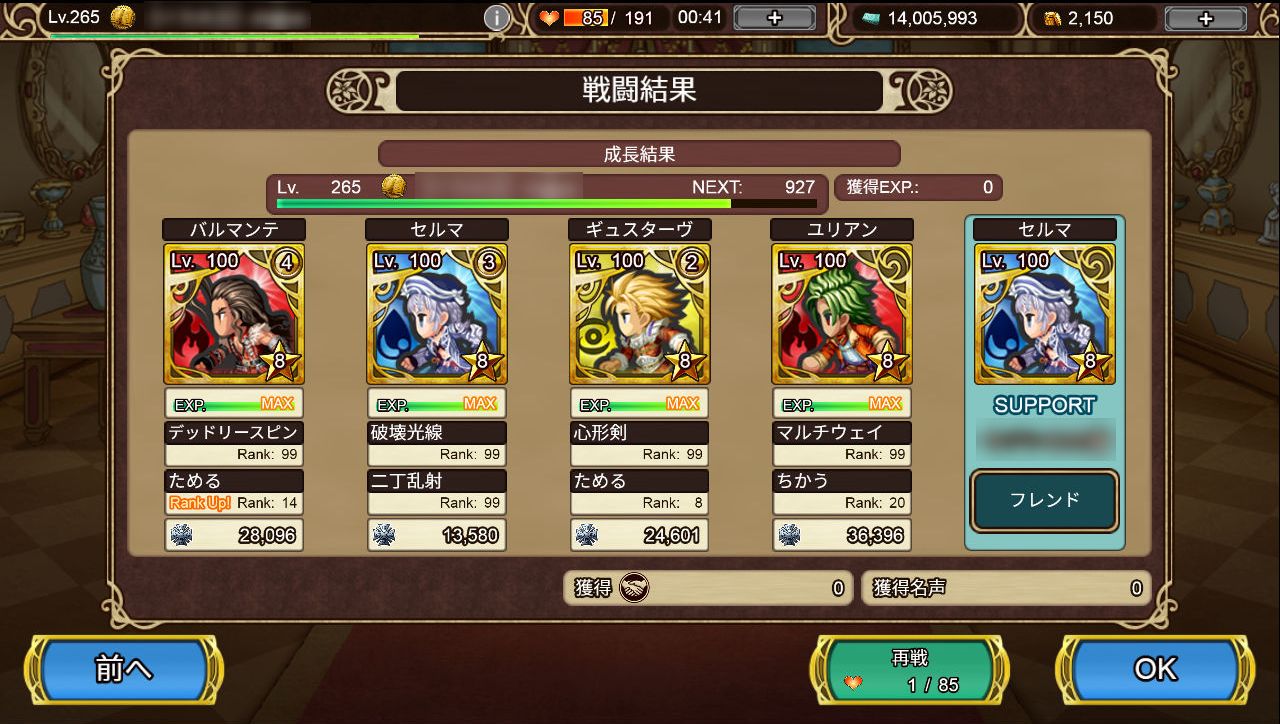The image size is (1280, 724).
Task: Open the info icon beside the player name
Action: [x=496, y=18]
